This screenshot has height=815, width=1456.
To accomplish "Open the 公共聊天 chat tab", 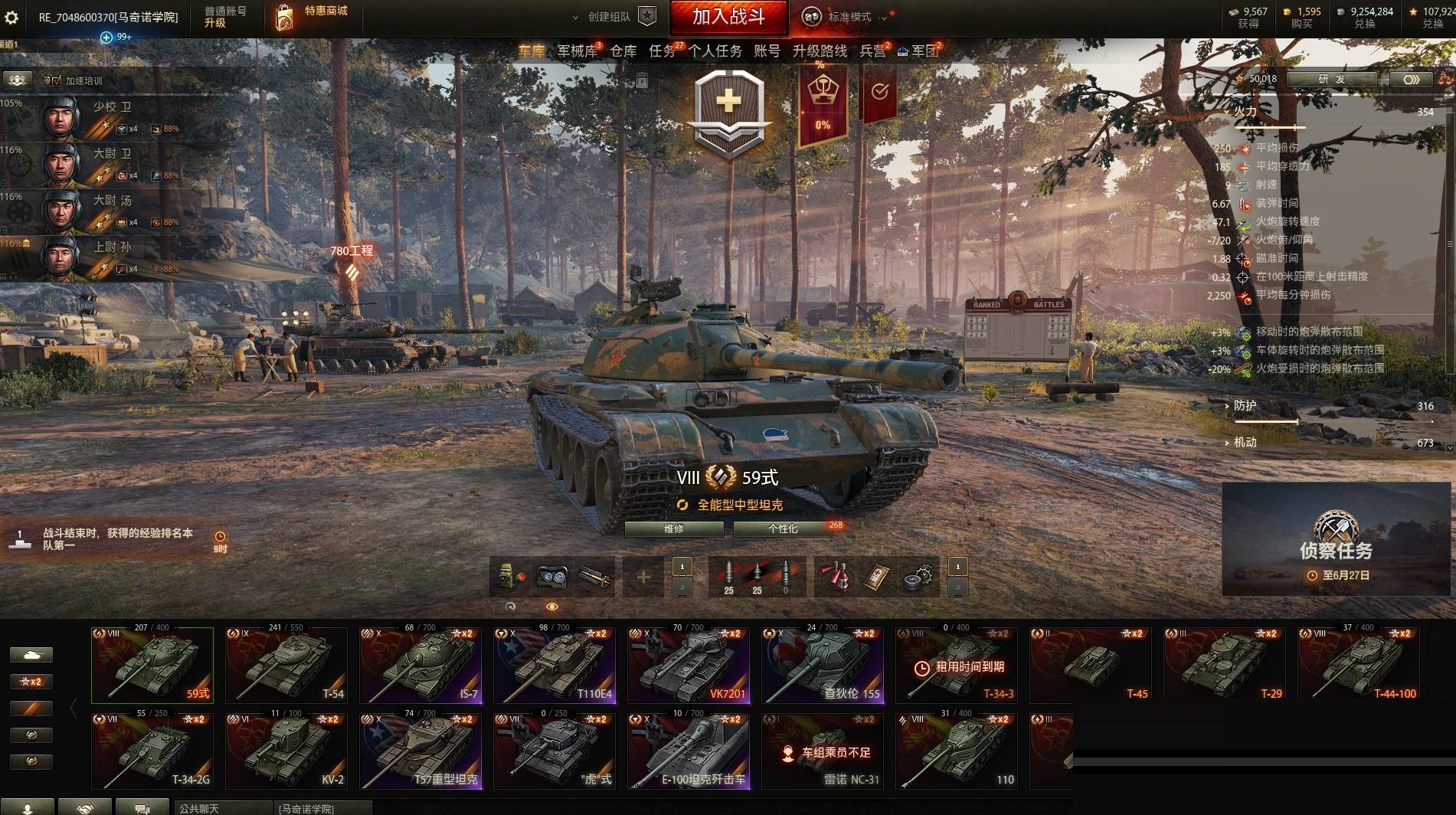I will click(x=221, y=808).
